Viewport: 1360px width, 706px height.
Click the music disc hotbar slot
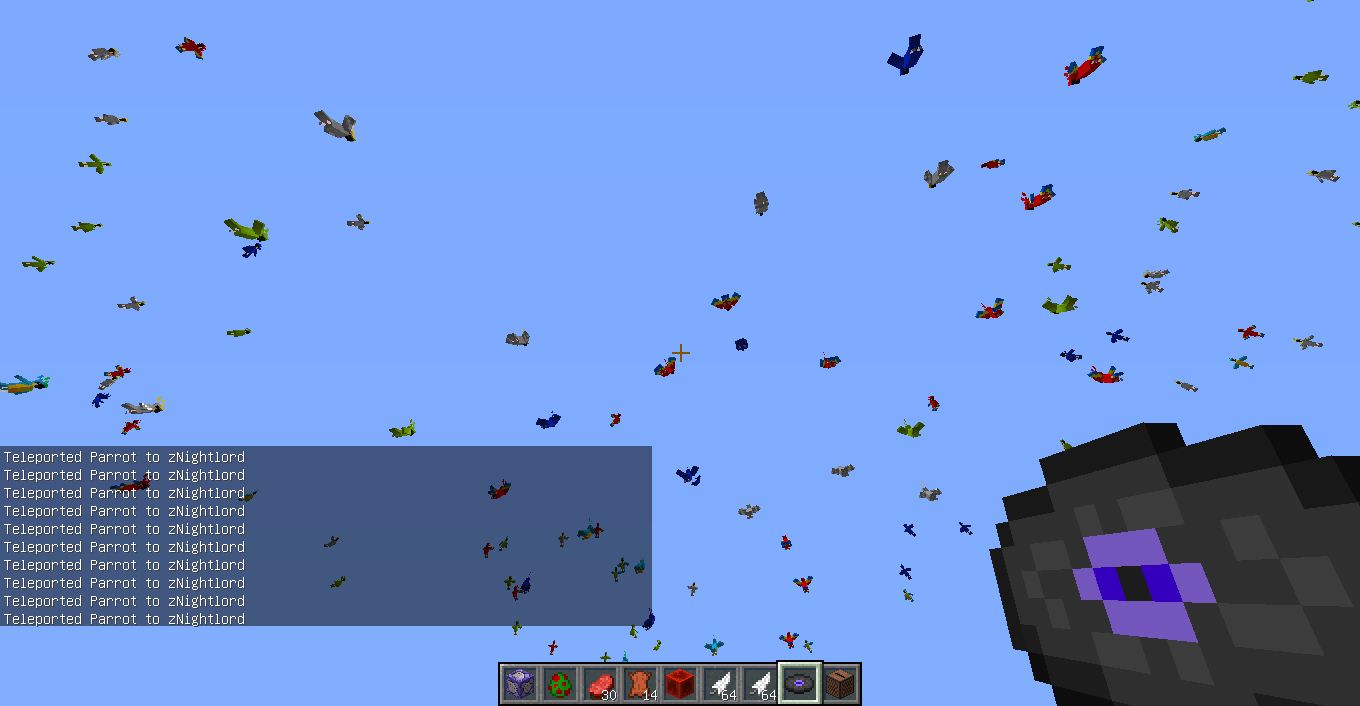click(800, 684)
